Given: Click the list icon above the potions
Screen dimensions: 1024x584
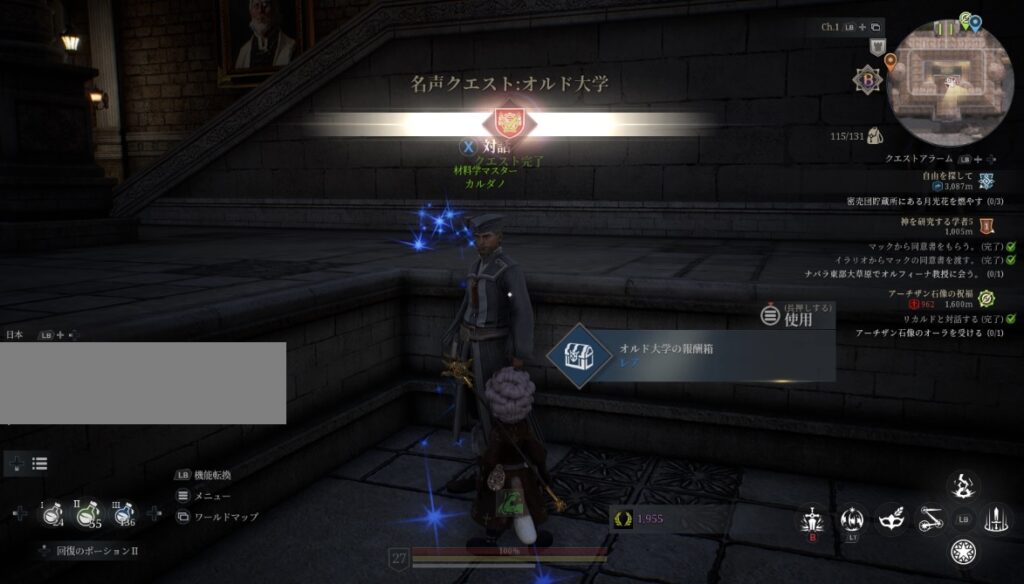Looking at the screenshot, I should (x=40, y=463).
